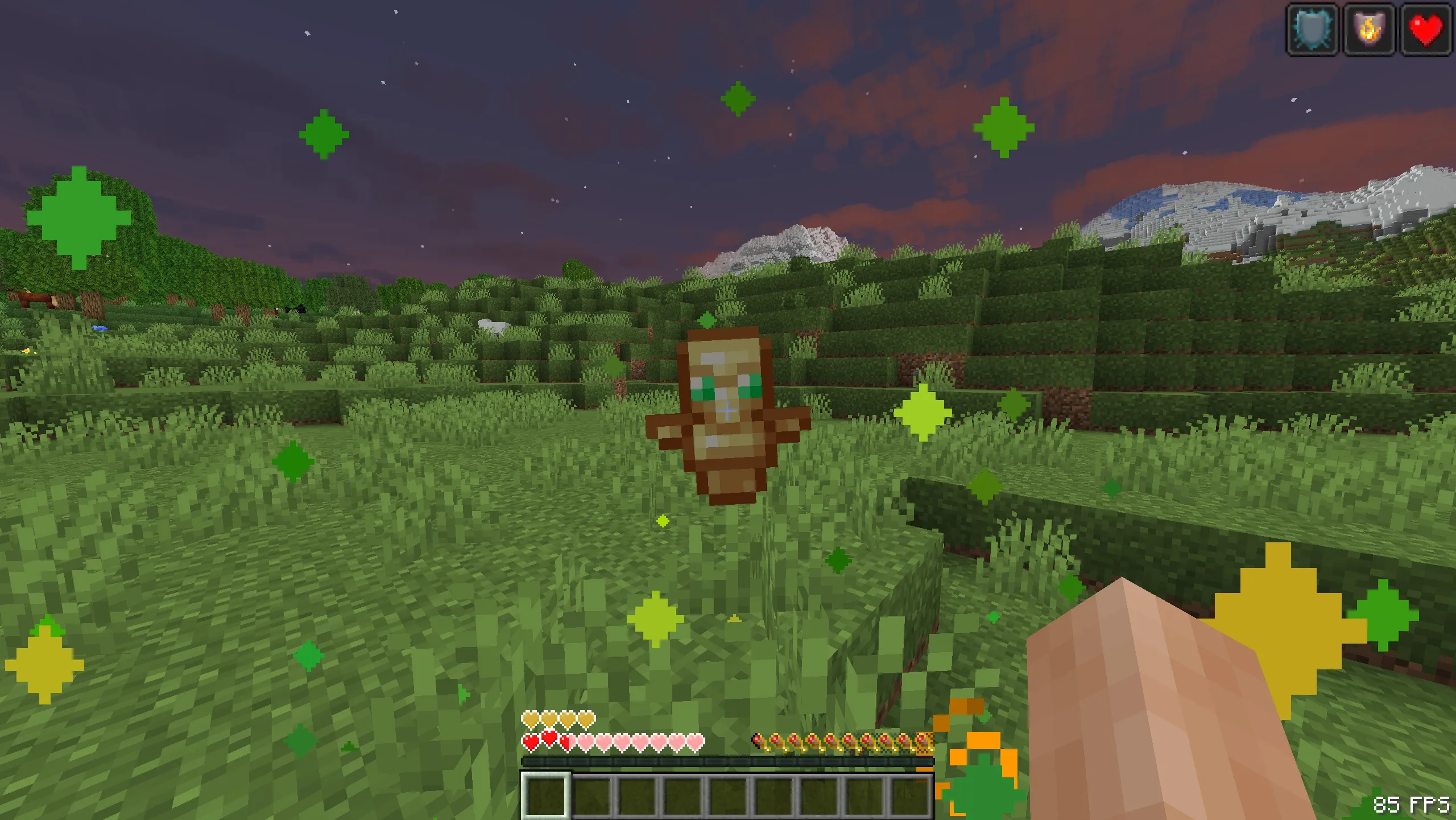Click the fire resistance effect icon

[x=1368, y=30]
